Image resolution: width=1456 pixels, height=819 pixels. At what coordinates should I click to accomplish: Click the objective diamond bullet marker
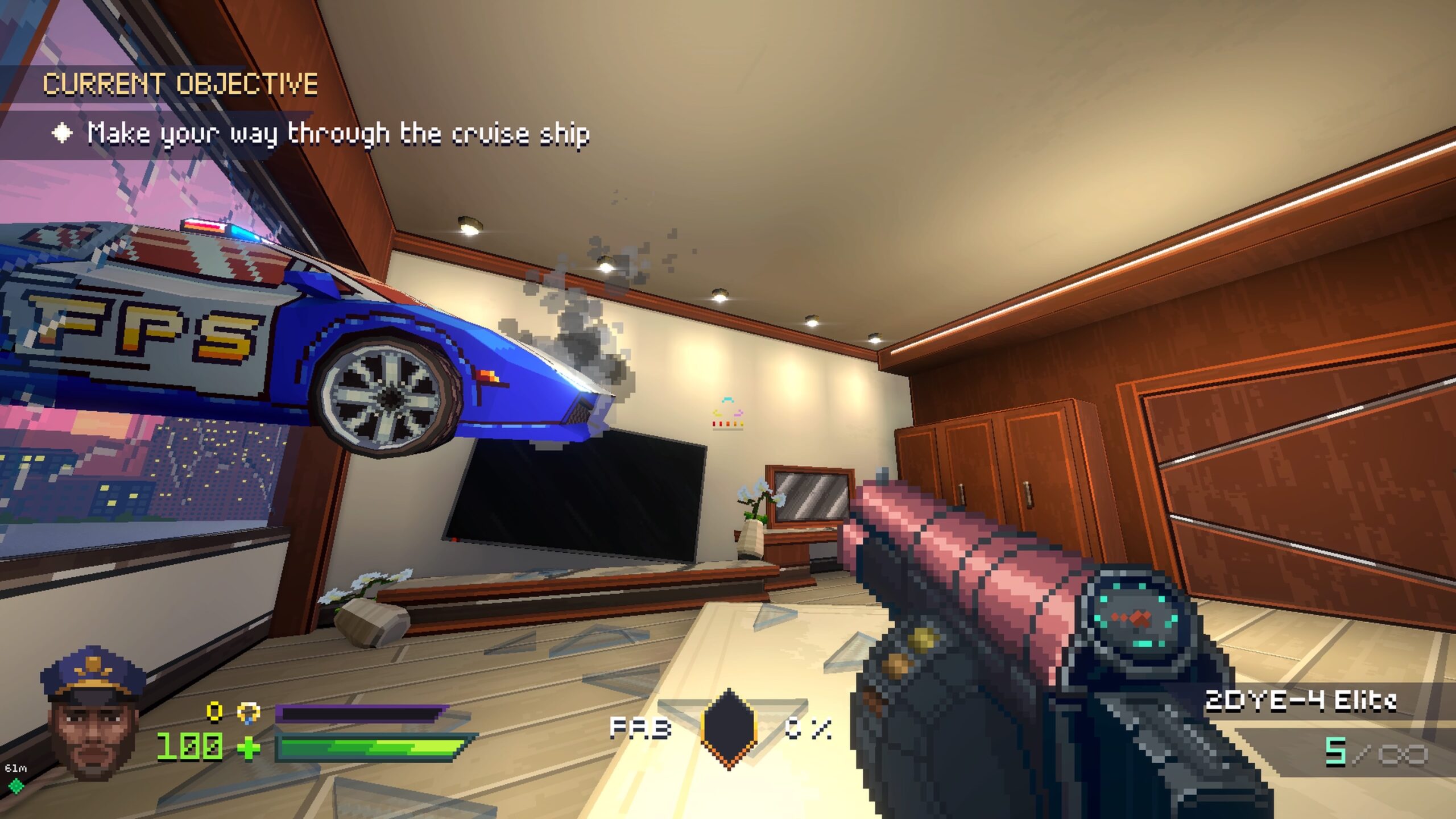point(63,131)
